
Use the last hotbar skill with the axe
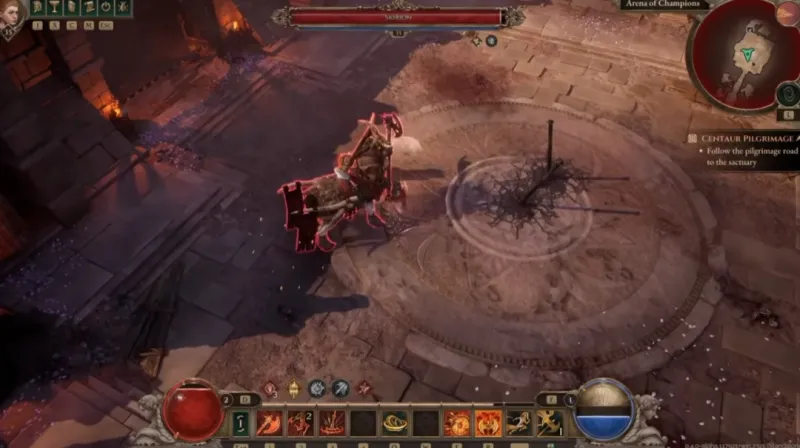click(x=549, y=423)
